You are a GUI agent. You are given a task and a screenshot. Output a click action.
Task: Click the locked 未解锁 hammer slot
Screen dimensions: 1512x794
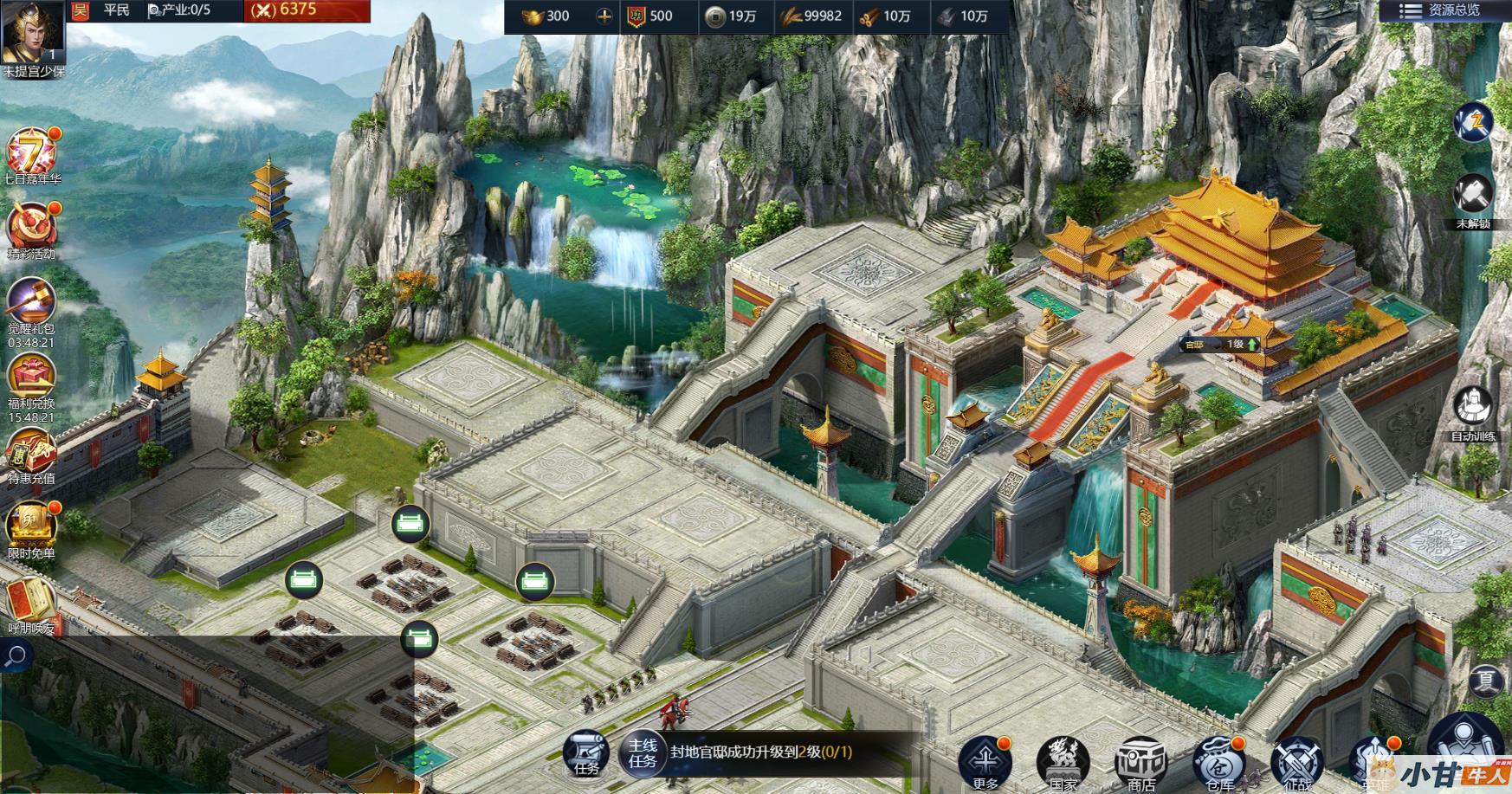pos(1472,196)
